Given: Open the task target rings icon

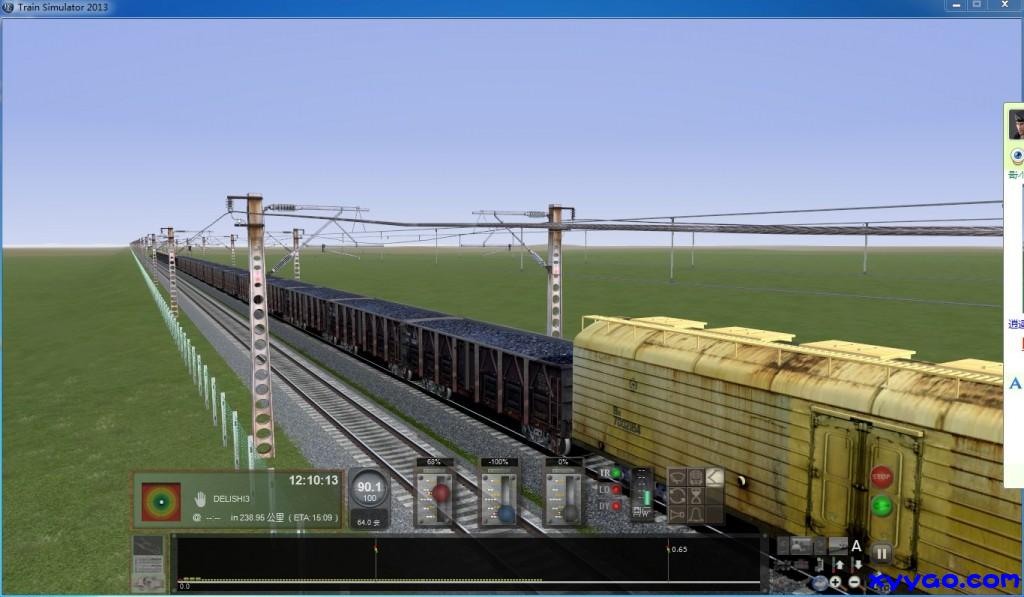Looking at the screenshot, I should pos(160,498).
